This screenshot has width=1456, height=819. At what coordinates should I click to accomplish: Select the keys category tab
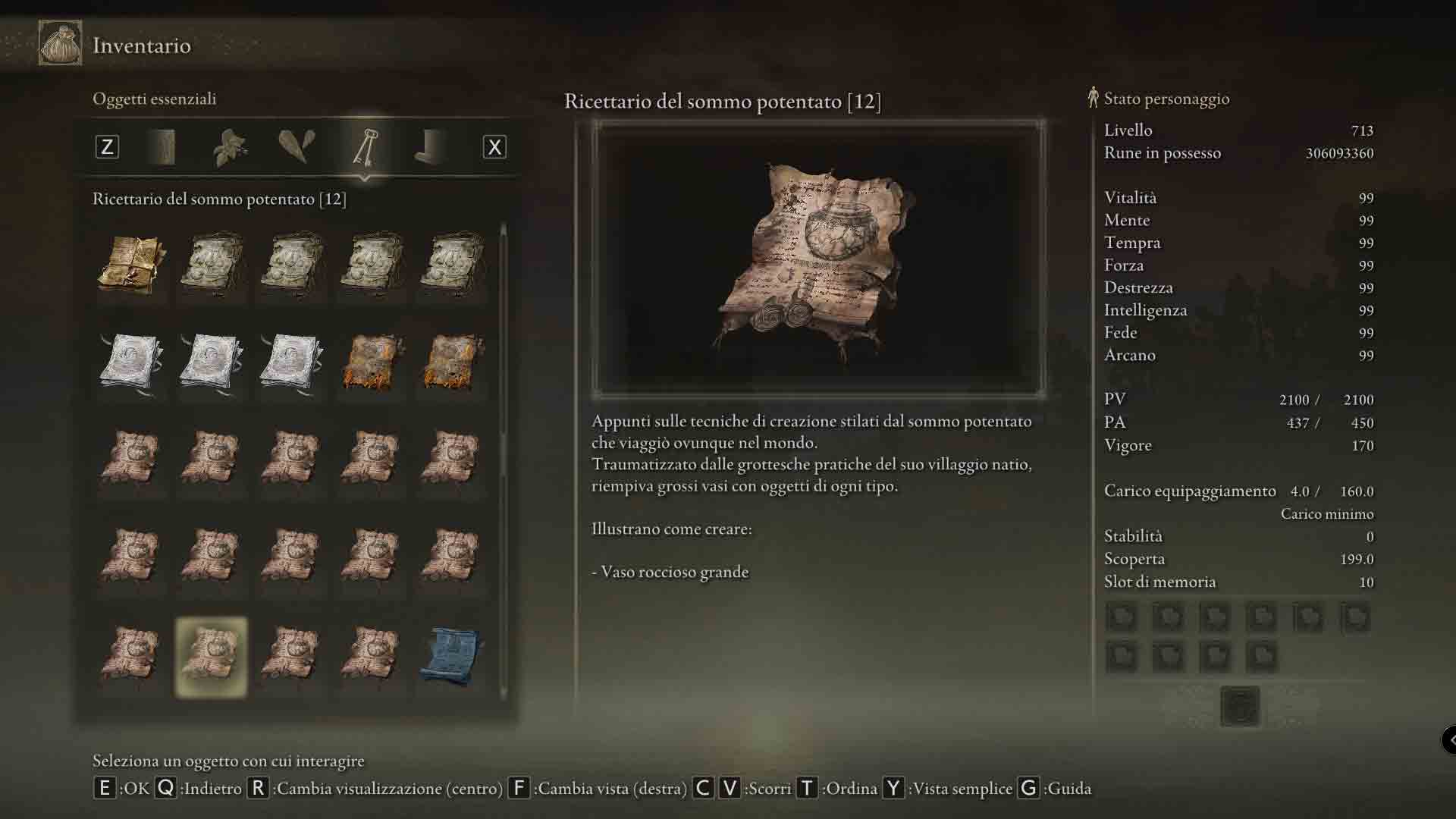[x=365, y=147]
